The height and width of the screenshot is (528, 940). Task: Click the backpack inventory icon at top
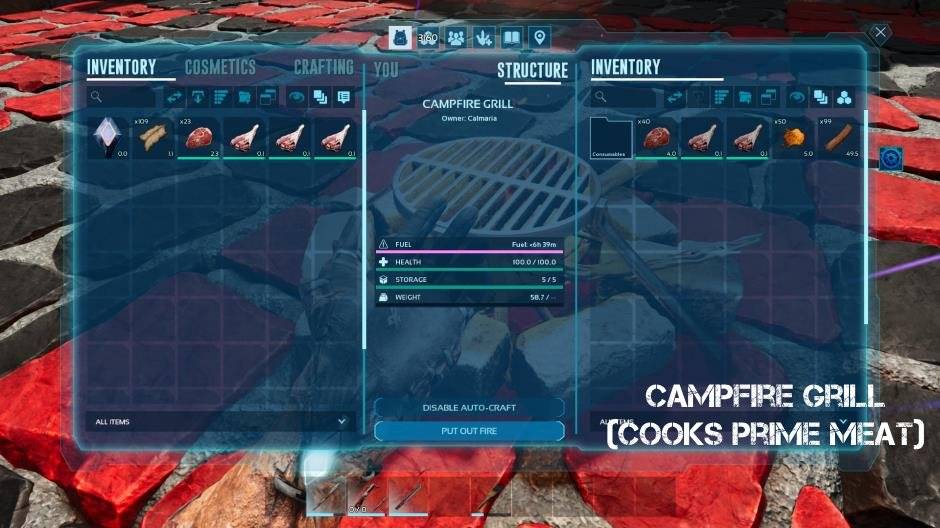(x=400, y=38)
